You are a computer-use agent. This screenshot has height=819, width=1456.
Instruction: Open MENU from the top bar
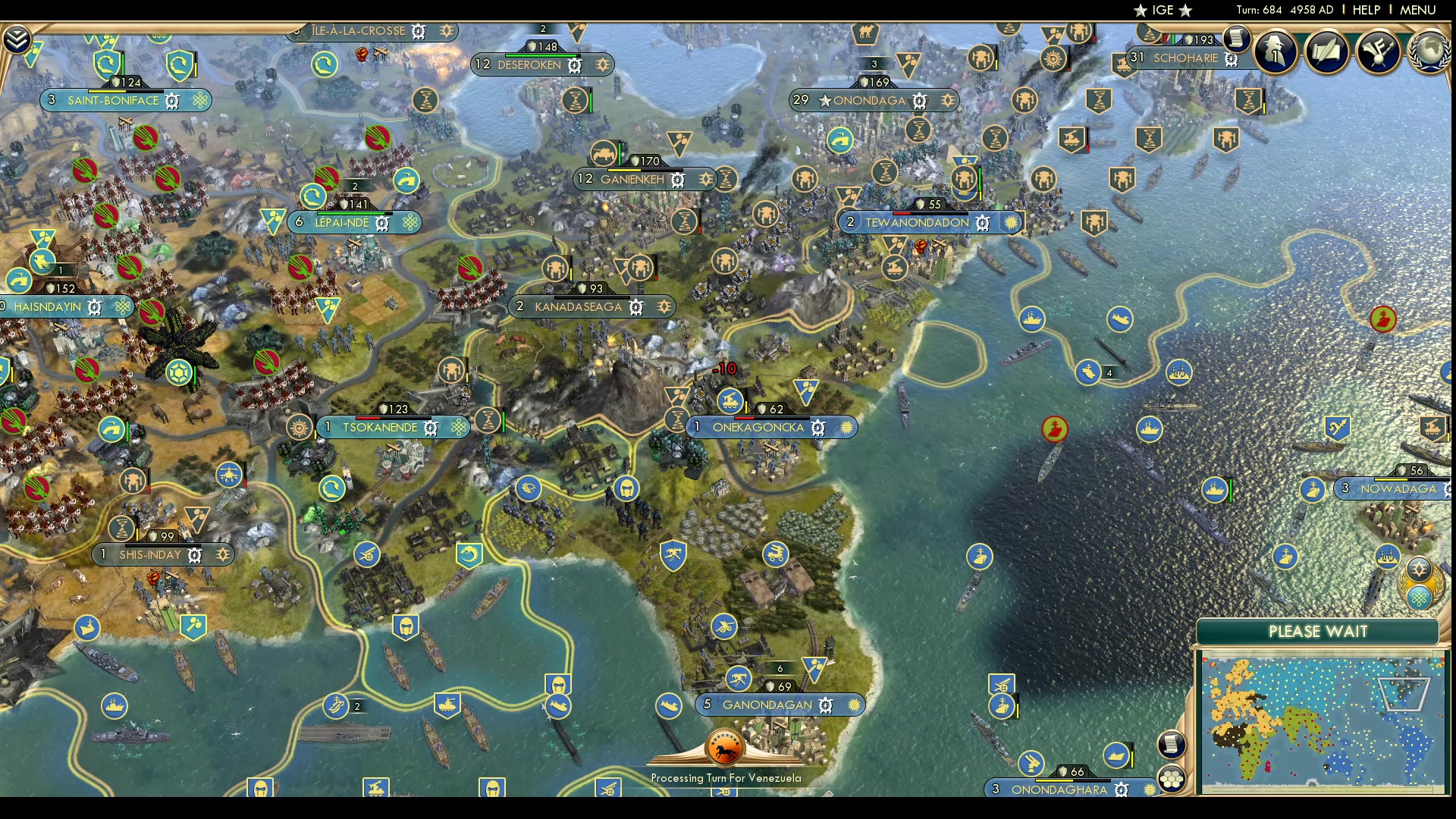[x=1417, y=10]
